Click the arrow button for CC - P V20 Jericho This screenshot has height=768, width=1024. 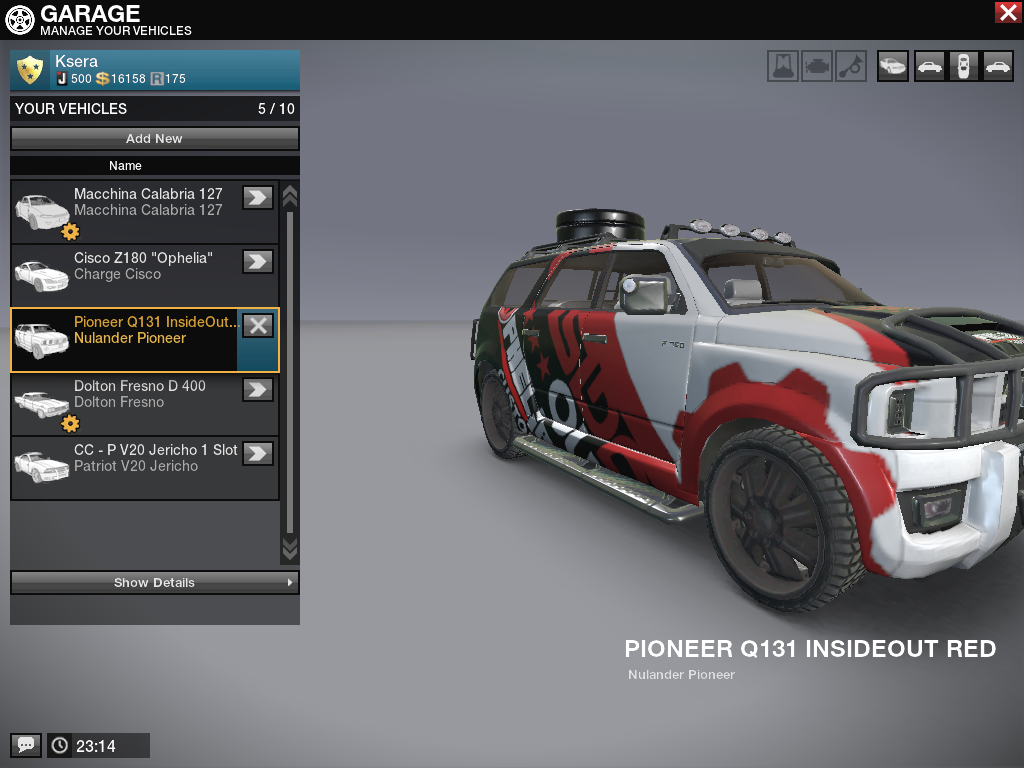point(258,453)
